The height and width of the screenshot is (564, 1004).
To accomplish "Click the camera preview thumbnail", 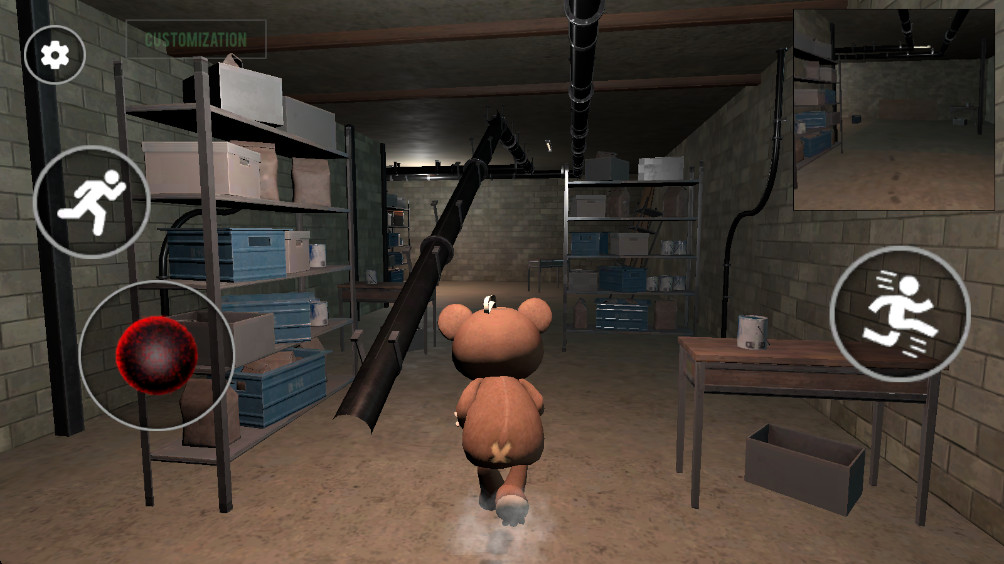I will pos(893,110).
